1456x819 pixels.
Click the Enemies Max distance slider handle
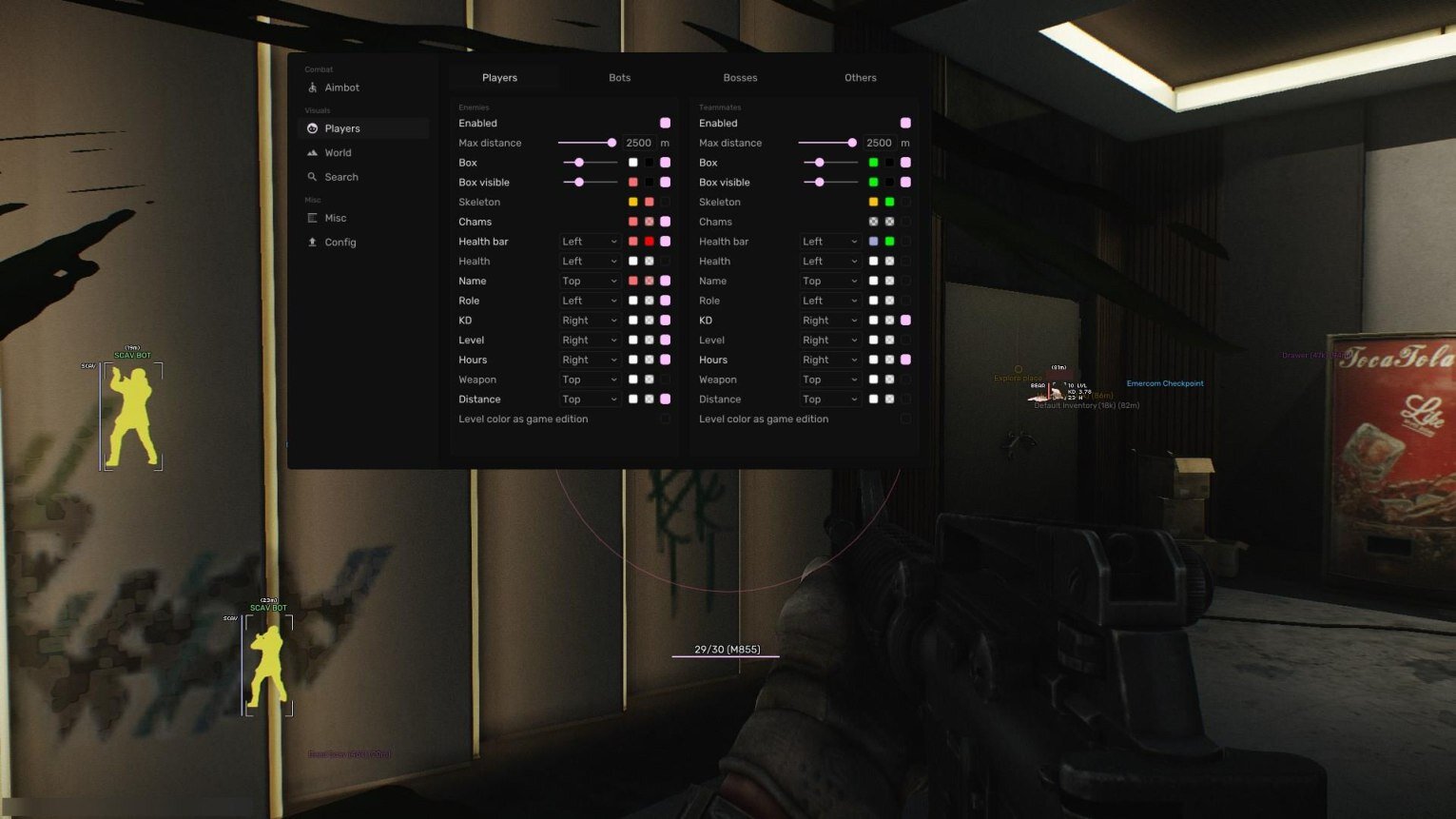point(612,143)
